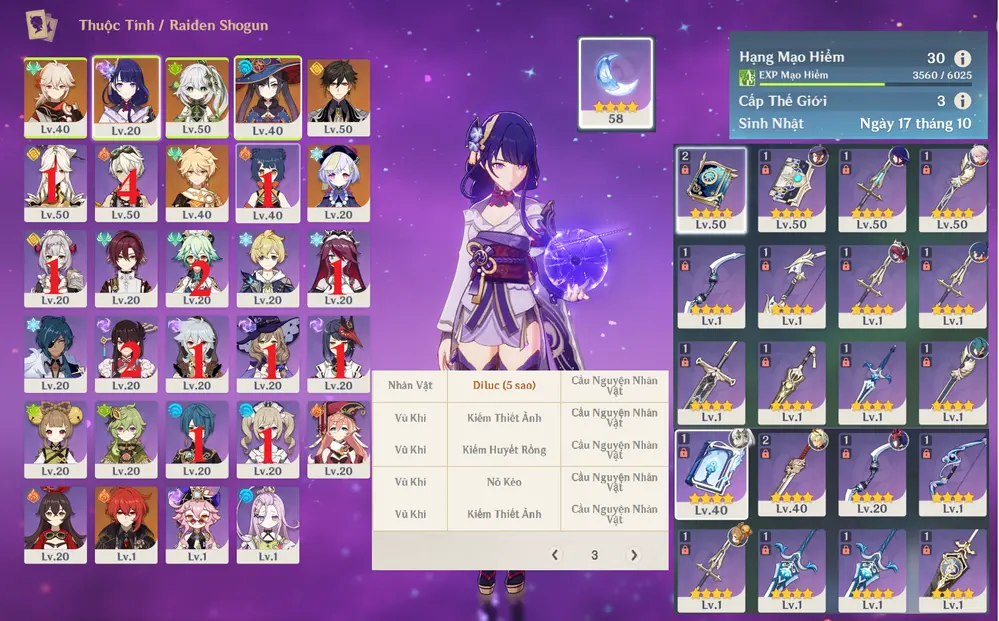Select Kaeya's character portrait
This screenshot has height=621, width=999.
[55, 354]
